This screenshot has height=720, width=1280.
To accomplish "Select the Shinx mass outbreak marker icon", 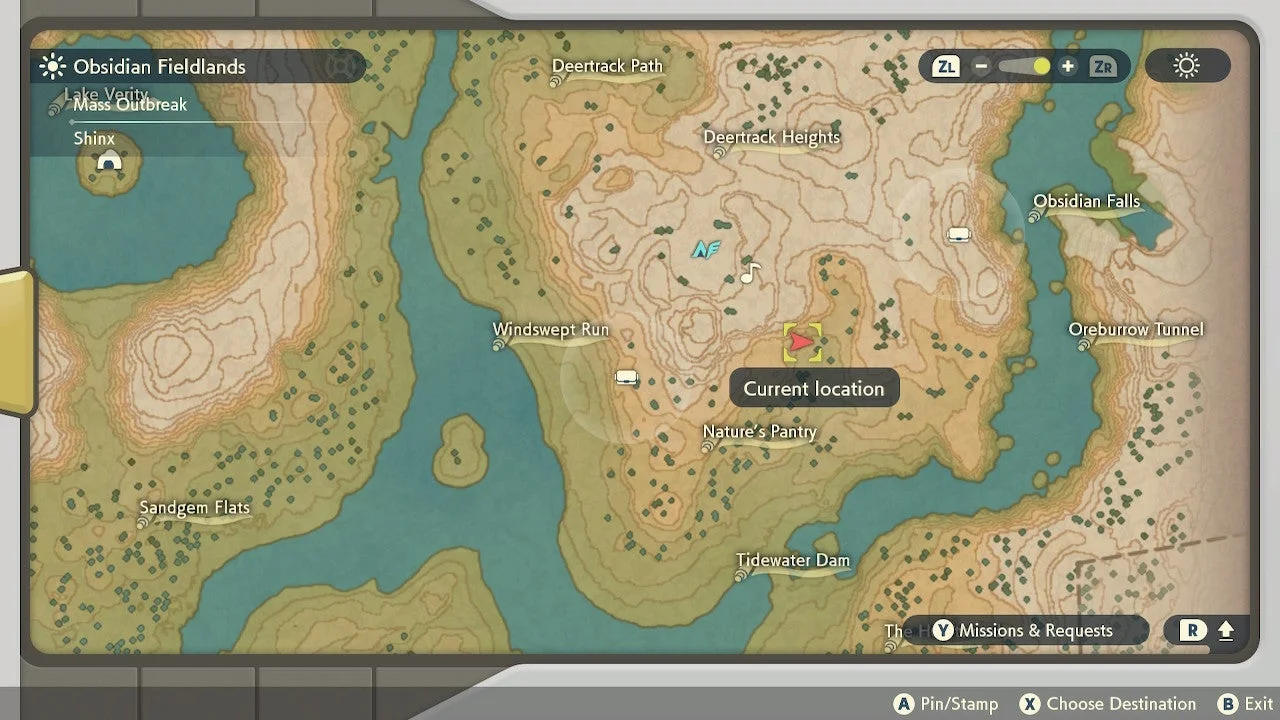I will pos(109,162).
